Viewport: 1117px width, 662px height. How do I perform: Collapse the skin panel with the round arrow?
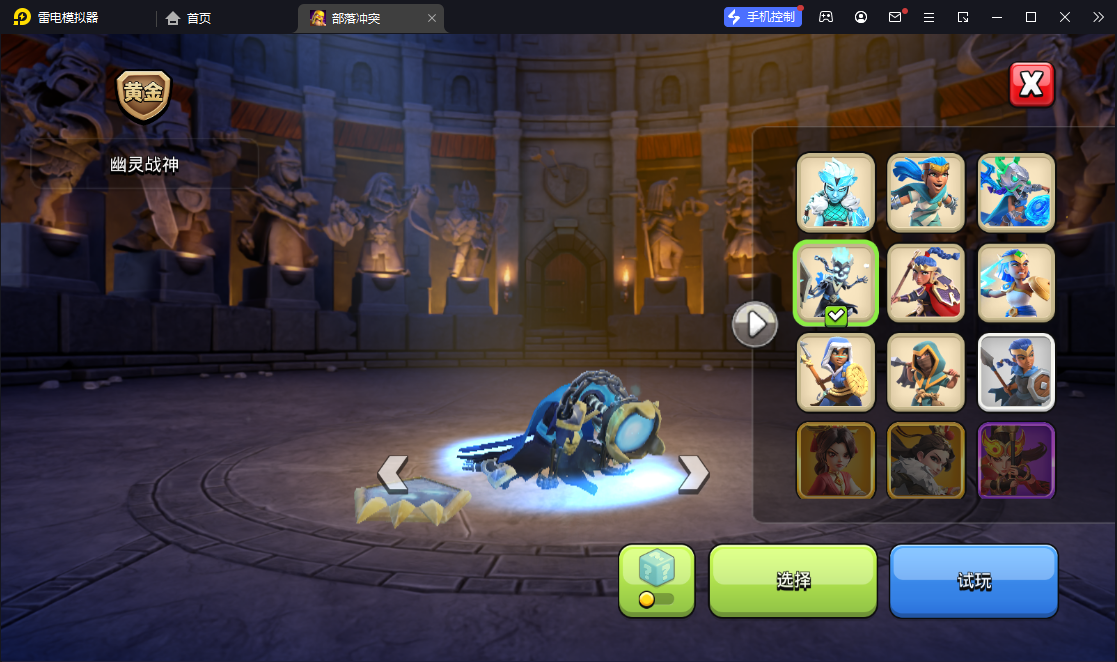click(755, 324)
